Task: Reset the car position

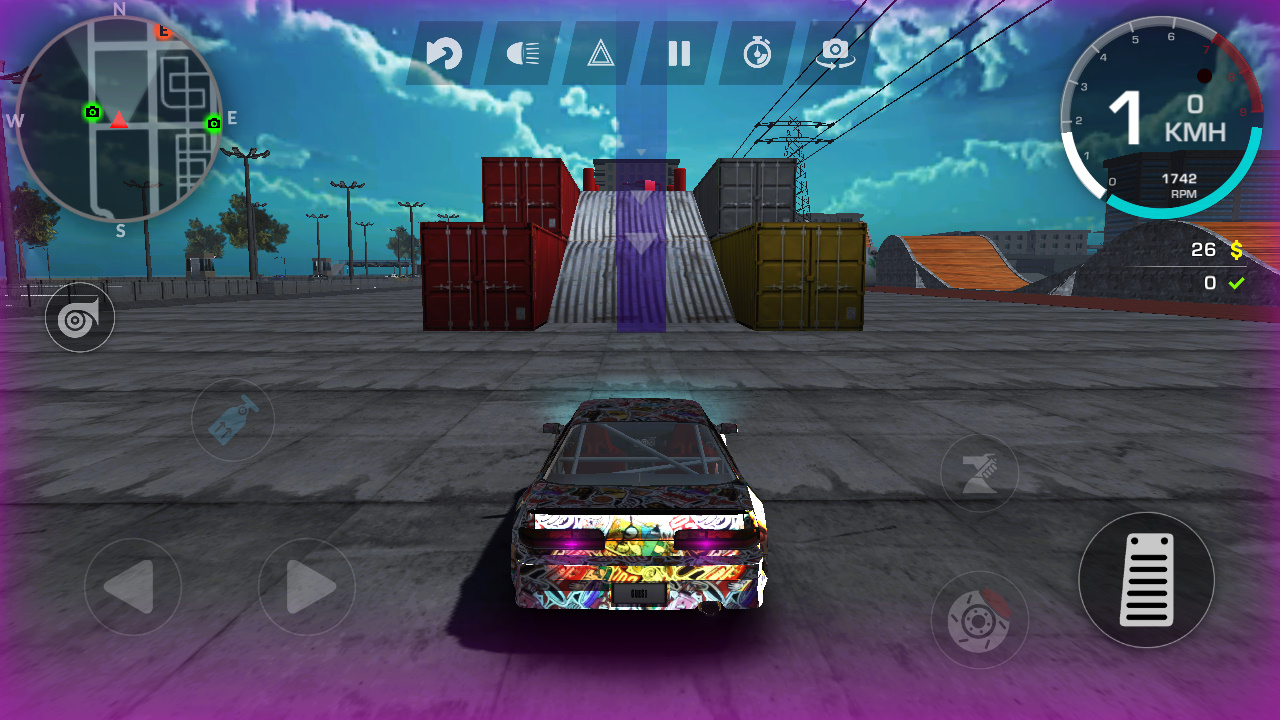Action: [443, 55]
